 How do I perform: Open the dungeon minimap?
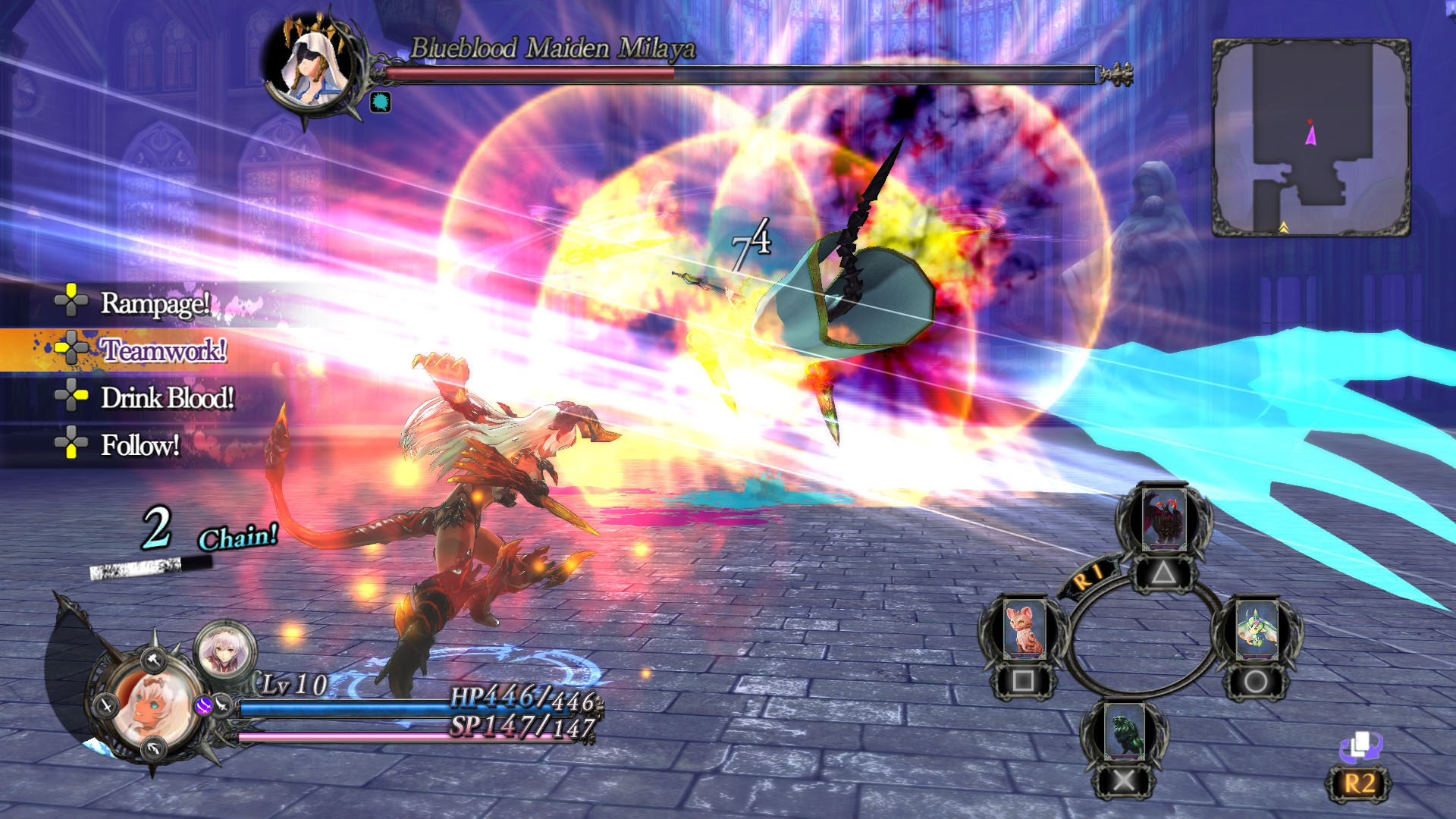point(1311,137)
